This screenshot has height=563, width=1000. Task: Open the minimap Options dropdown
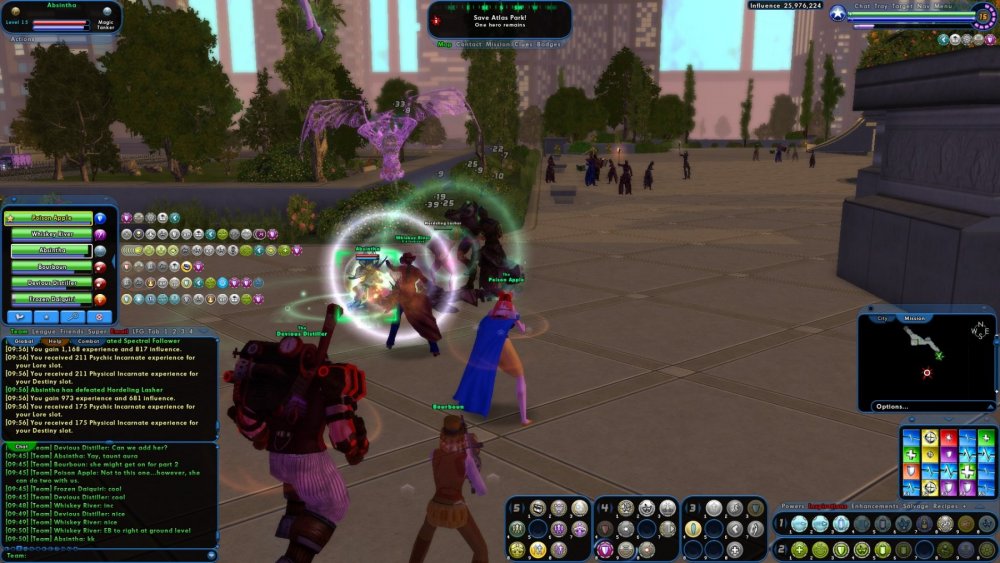[892, 406]
